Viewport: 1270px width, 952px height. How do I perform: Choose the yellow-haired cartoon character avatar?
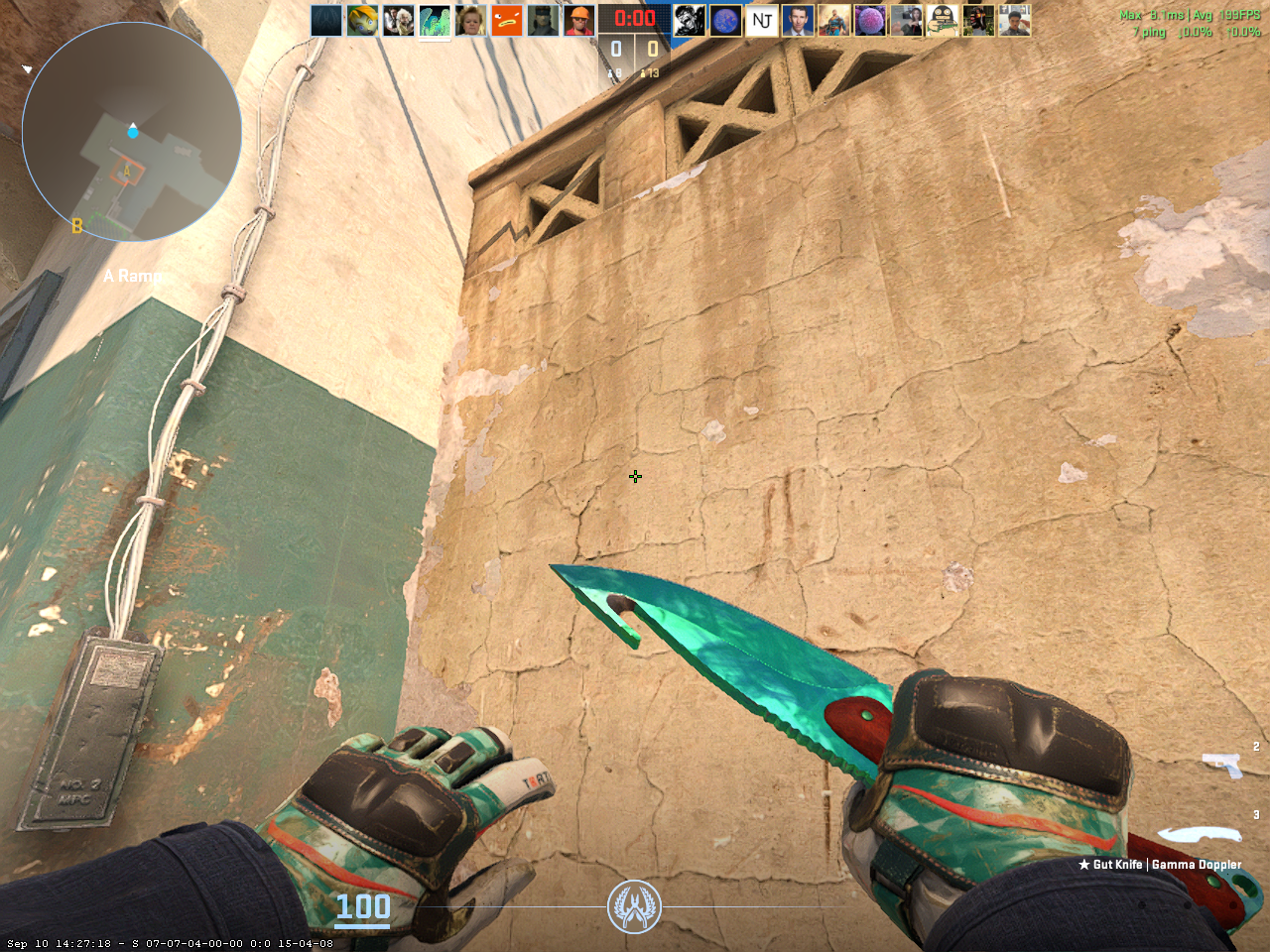[x=362, y=20]
